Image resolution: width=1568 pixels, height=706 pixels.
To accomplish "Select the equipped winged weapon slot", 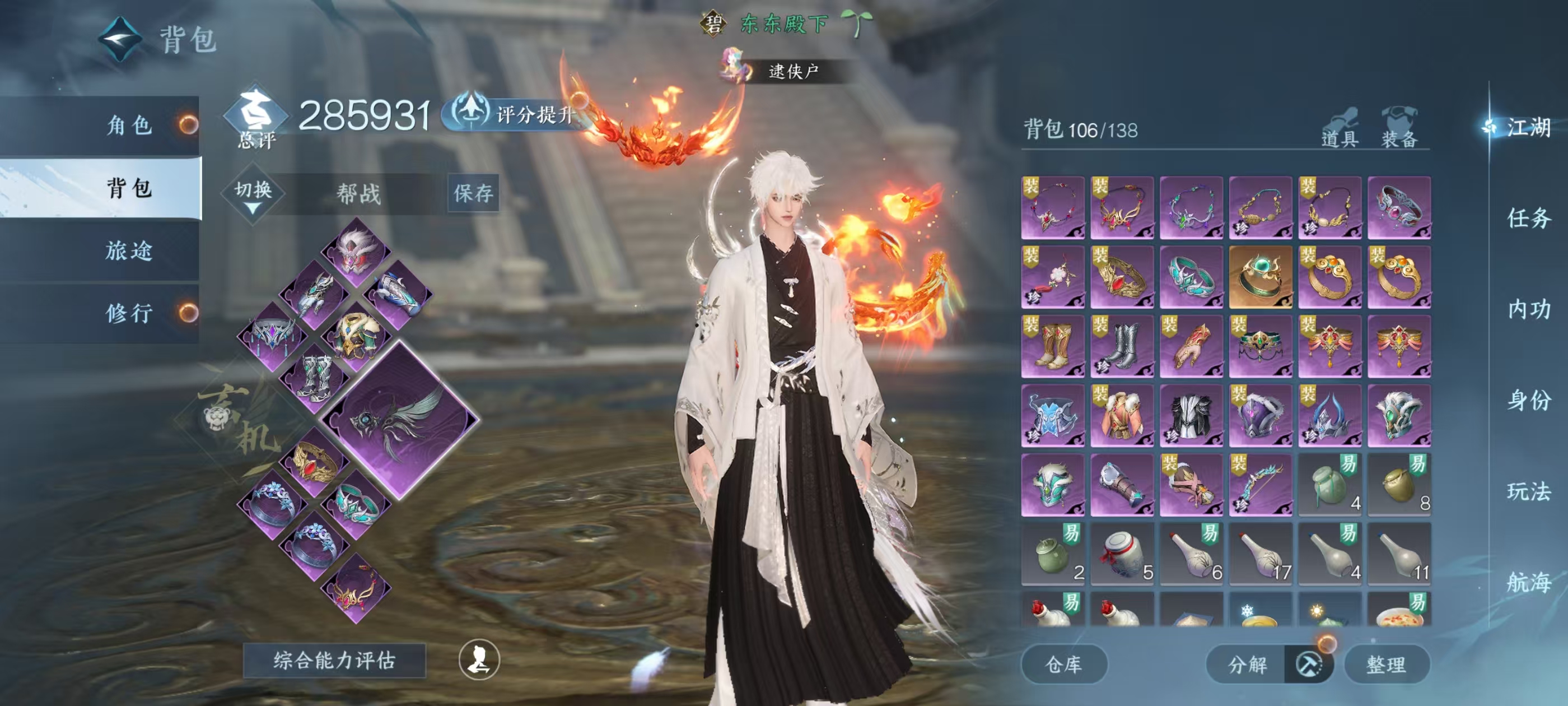I will click(399, 420).
